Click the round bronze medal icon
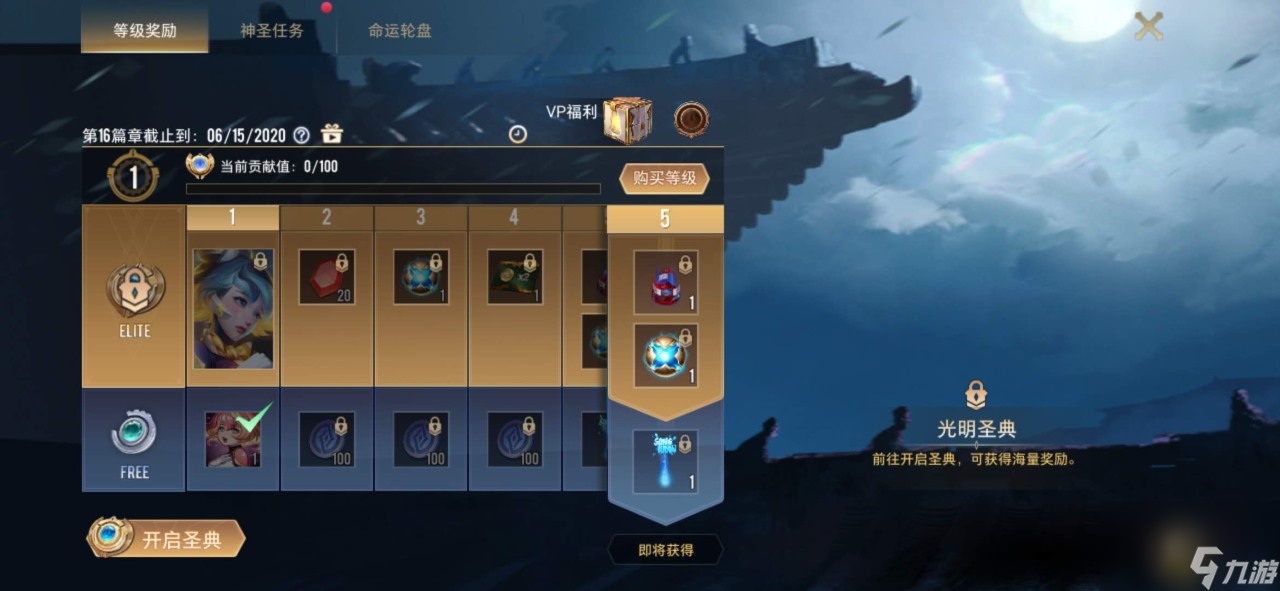The width and height of the screenshot is (1280, 591). click(x=691, y=120)
